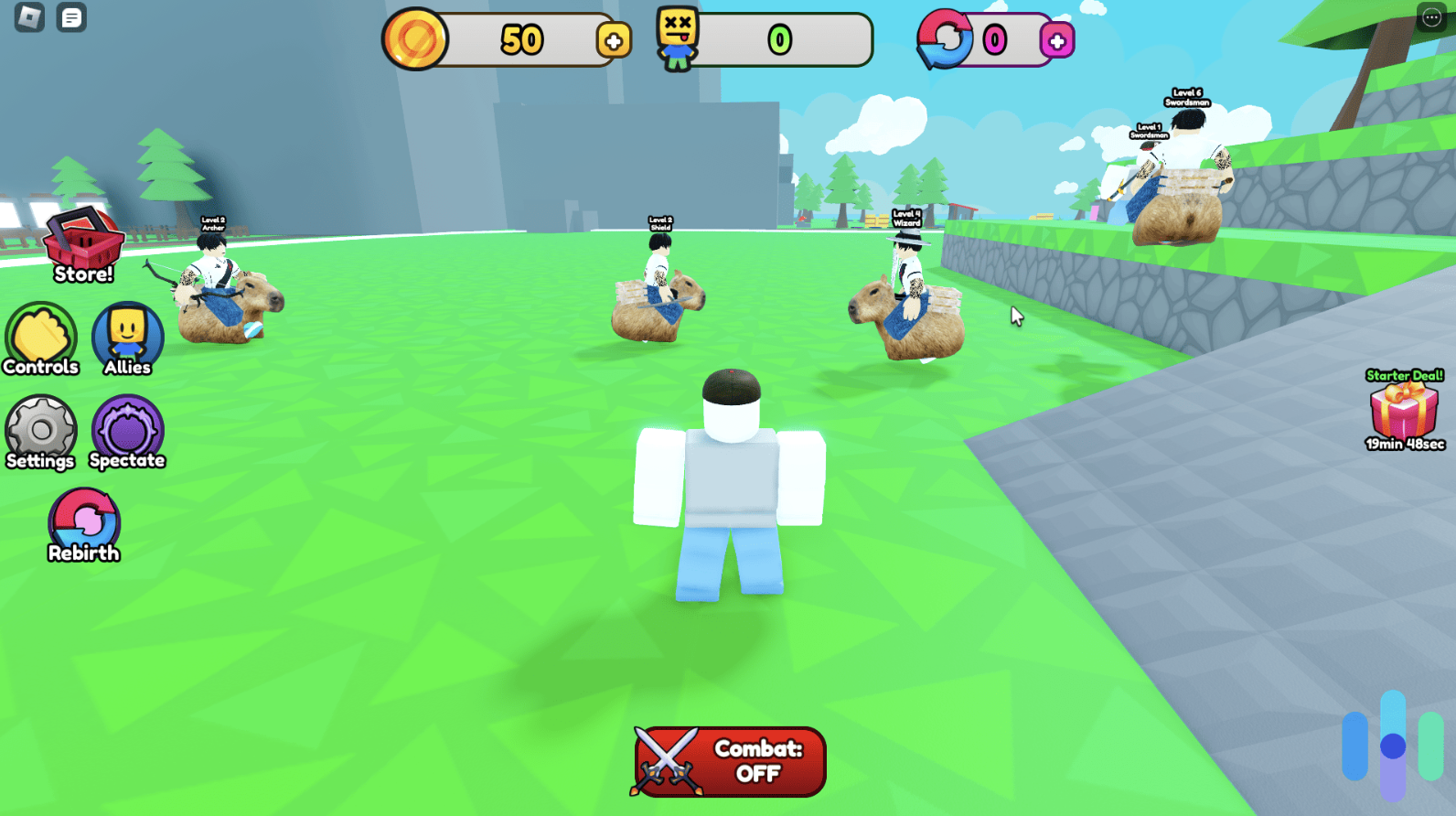Viewport: 1456px width, 816px height.
Task: Open the chat window
Action: (x=71, y=18)
